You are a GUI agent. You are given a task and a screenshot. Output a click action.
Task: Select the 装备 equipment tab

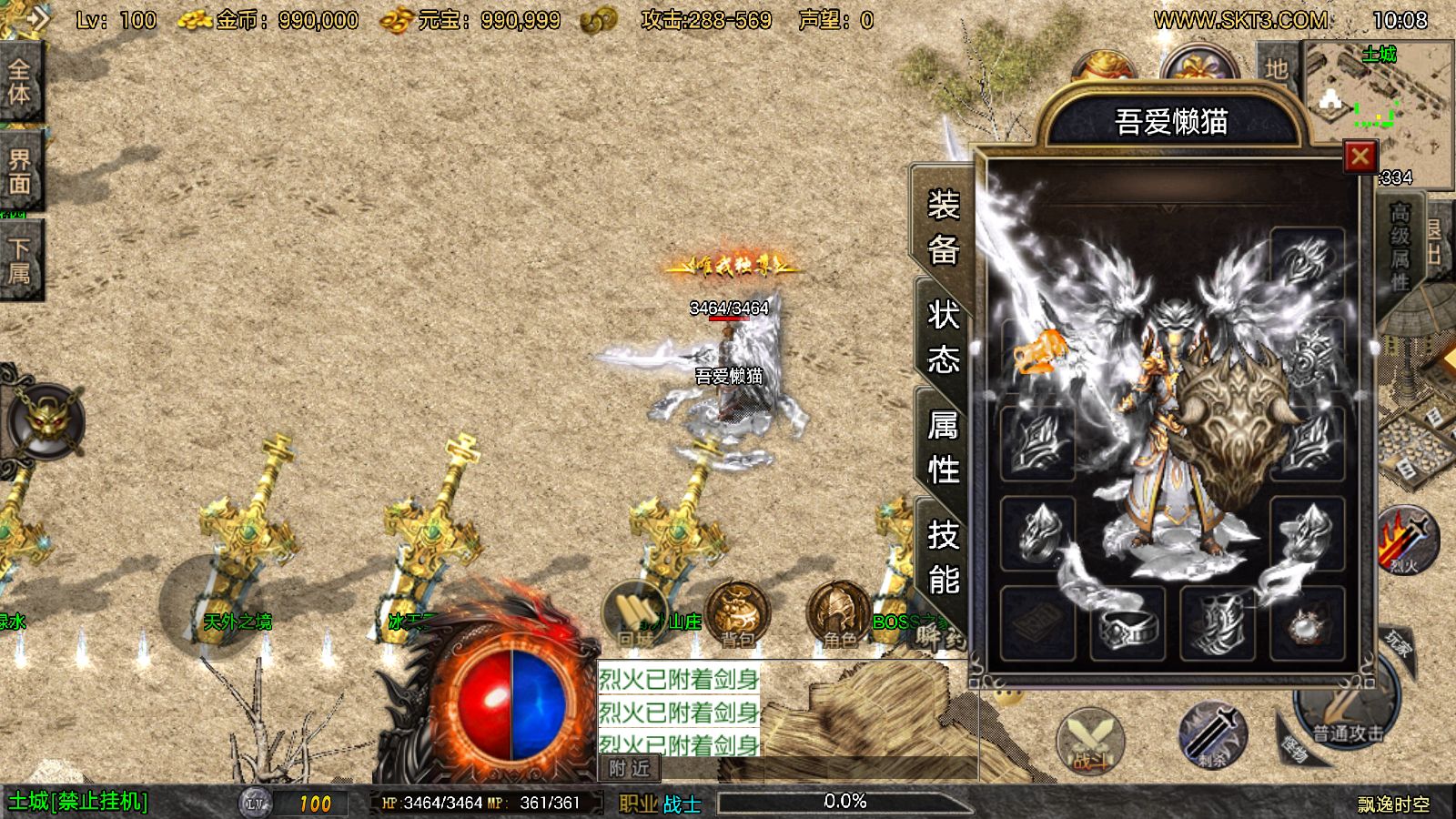943,227
